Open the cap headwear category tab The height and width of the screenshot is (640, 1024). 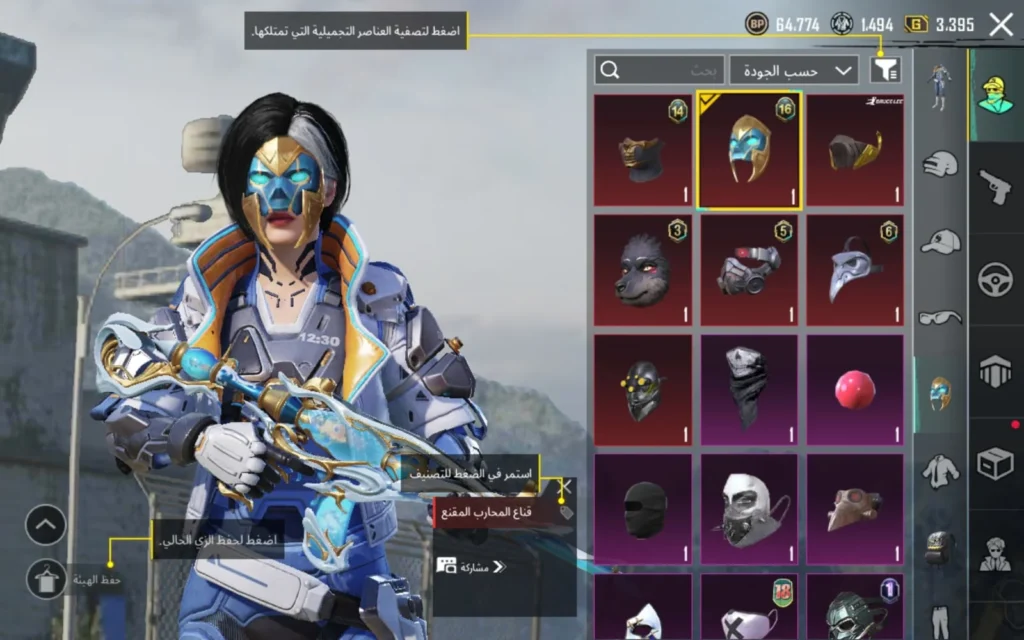[940, 240]
